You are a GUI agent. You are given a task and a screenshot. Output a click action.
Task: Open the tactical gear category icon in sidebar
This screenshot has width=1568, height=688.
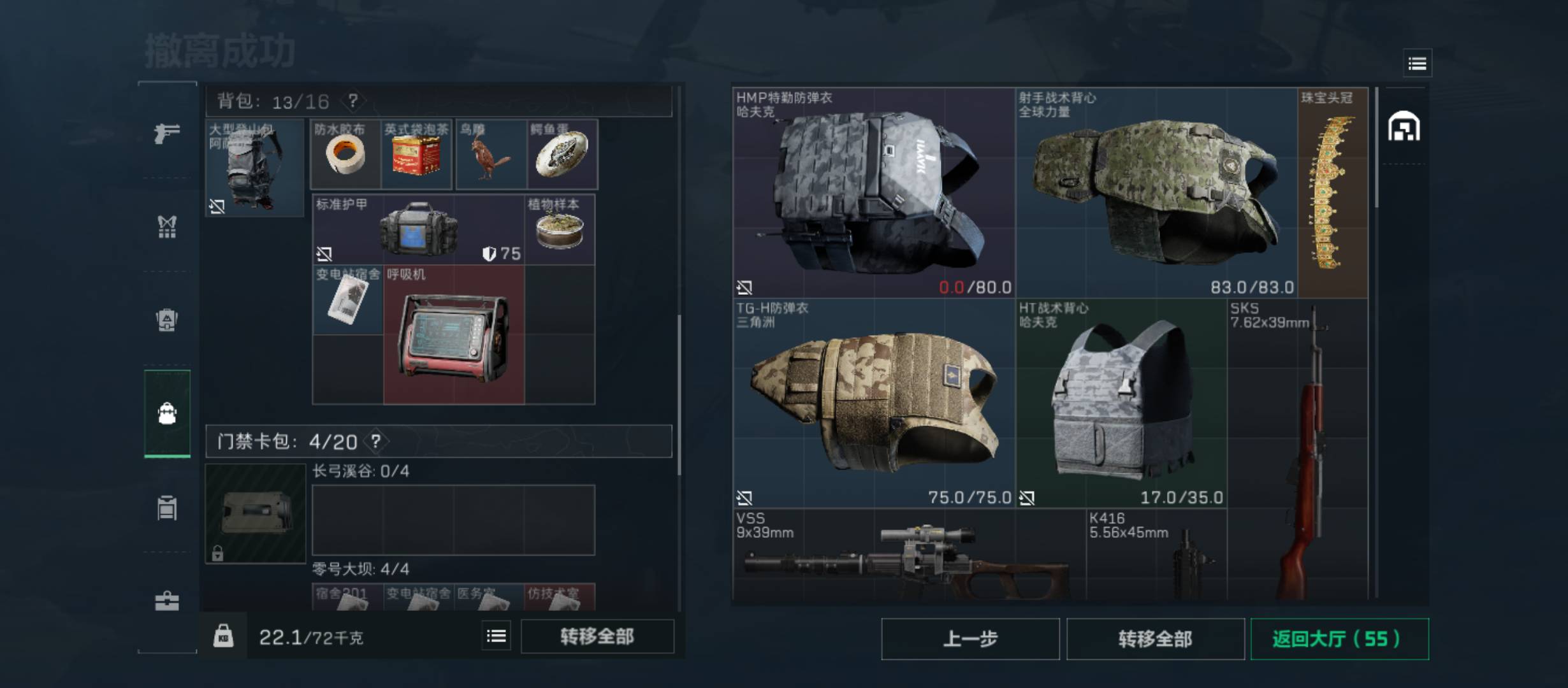pos(167,228)
